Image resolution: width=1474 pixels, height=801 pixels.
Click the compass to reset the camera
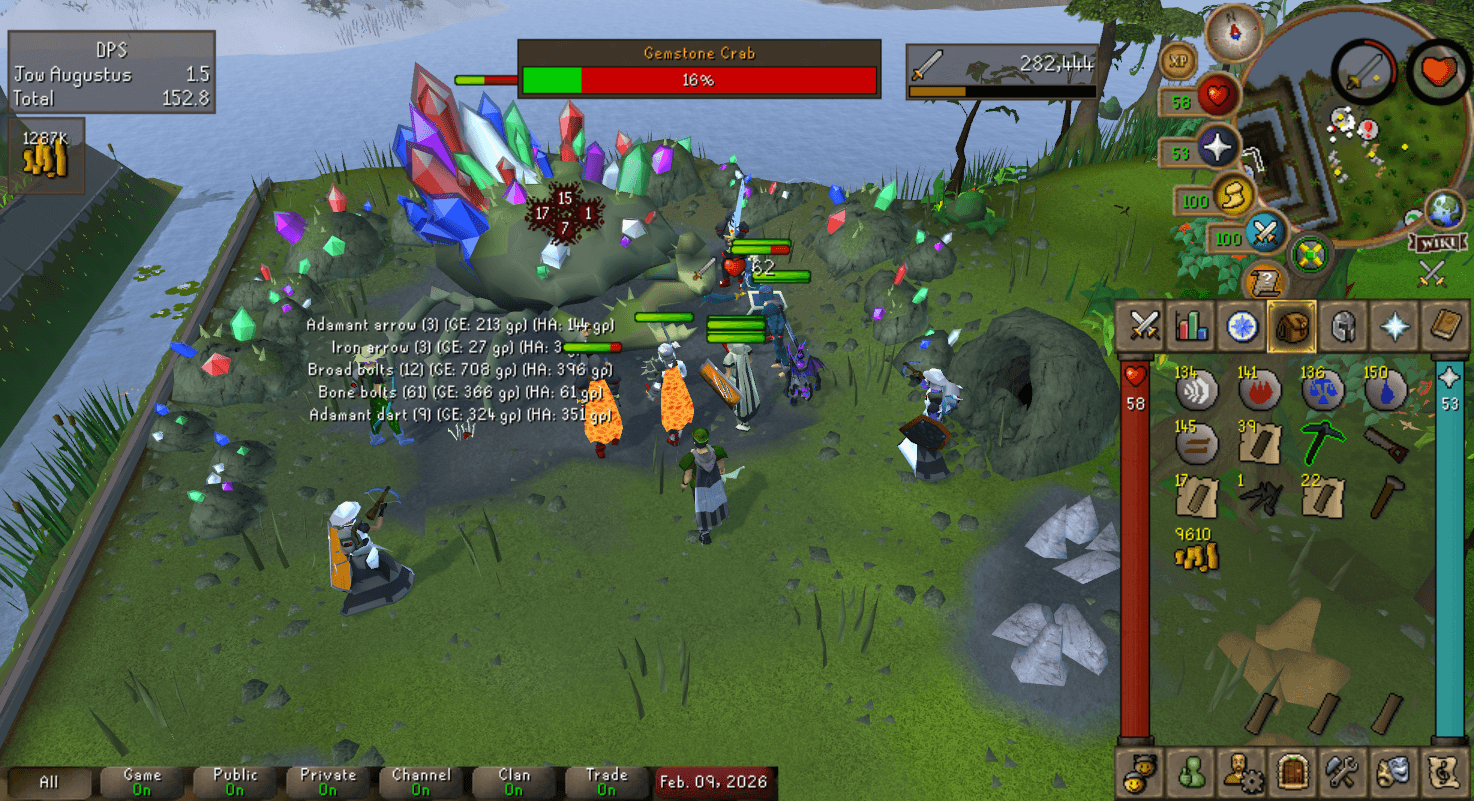click(x=1232, y=35)
